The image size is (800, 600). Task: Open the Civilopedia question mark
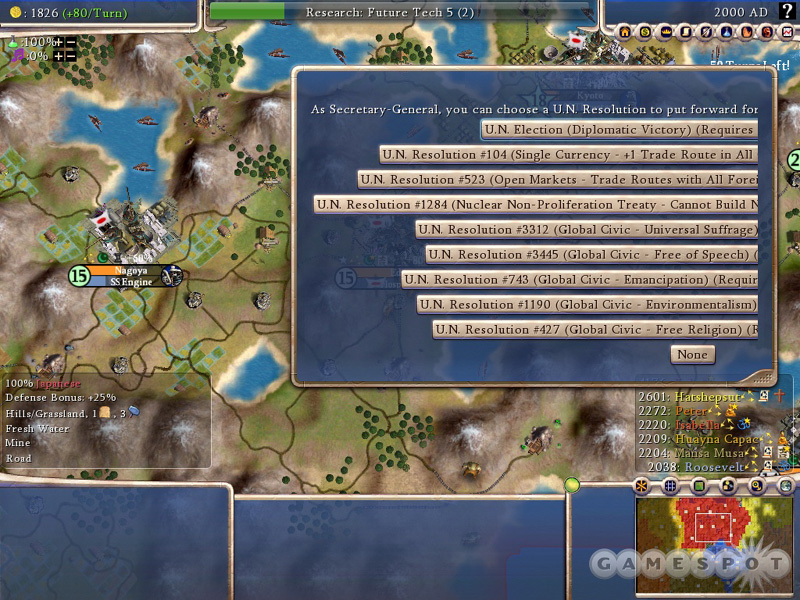(786, 11)
